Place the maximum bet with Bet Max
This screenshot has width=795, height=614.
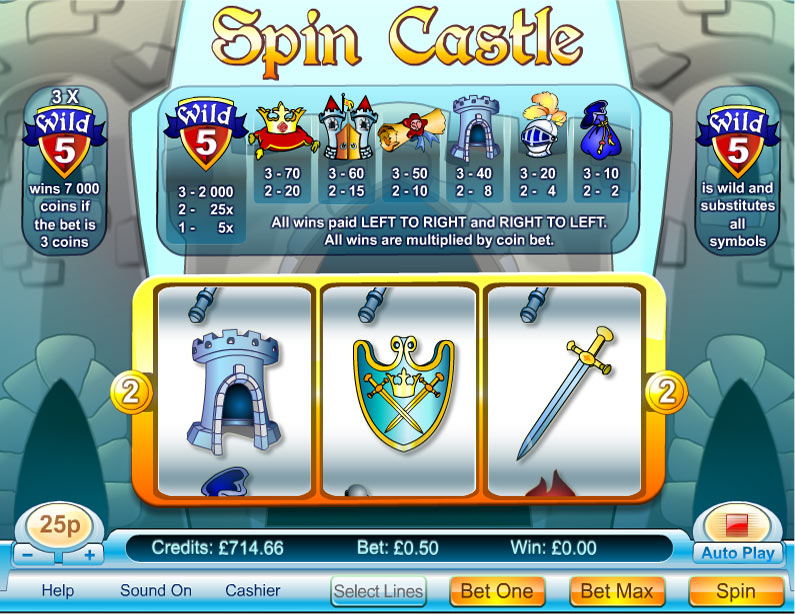617,591
